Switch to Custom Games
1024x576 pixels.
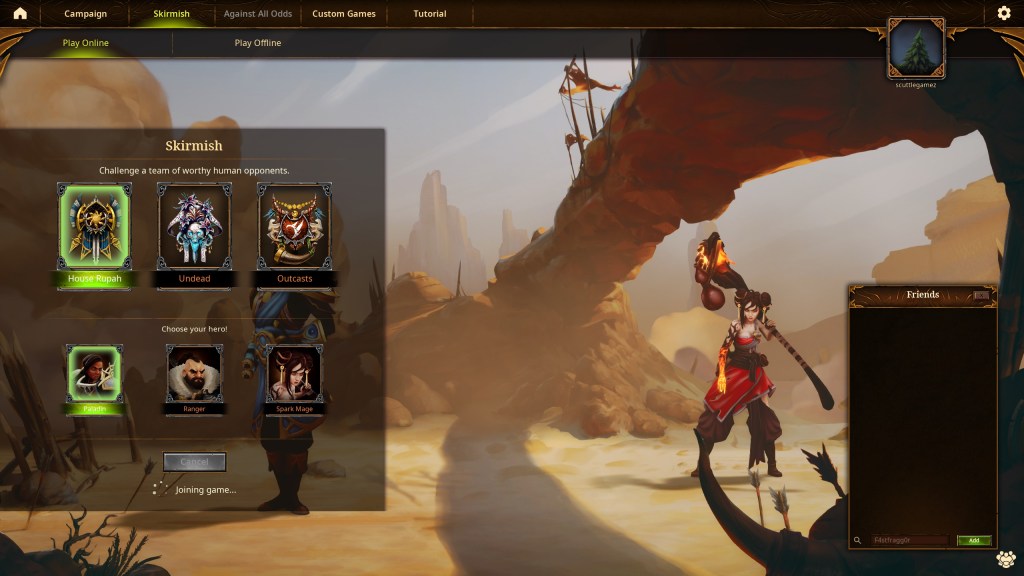point(344,14)
